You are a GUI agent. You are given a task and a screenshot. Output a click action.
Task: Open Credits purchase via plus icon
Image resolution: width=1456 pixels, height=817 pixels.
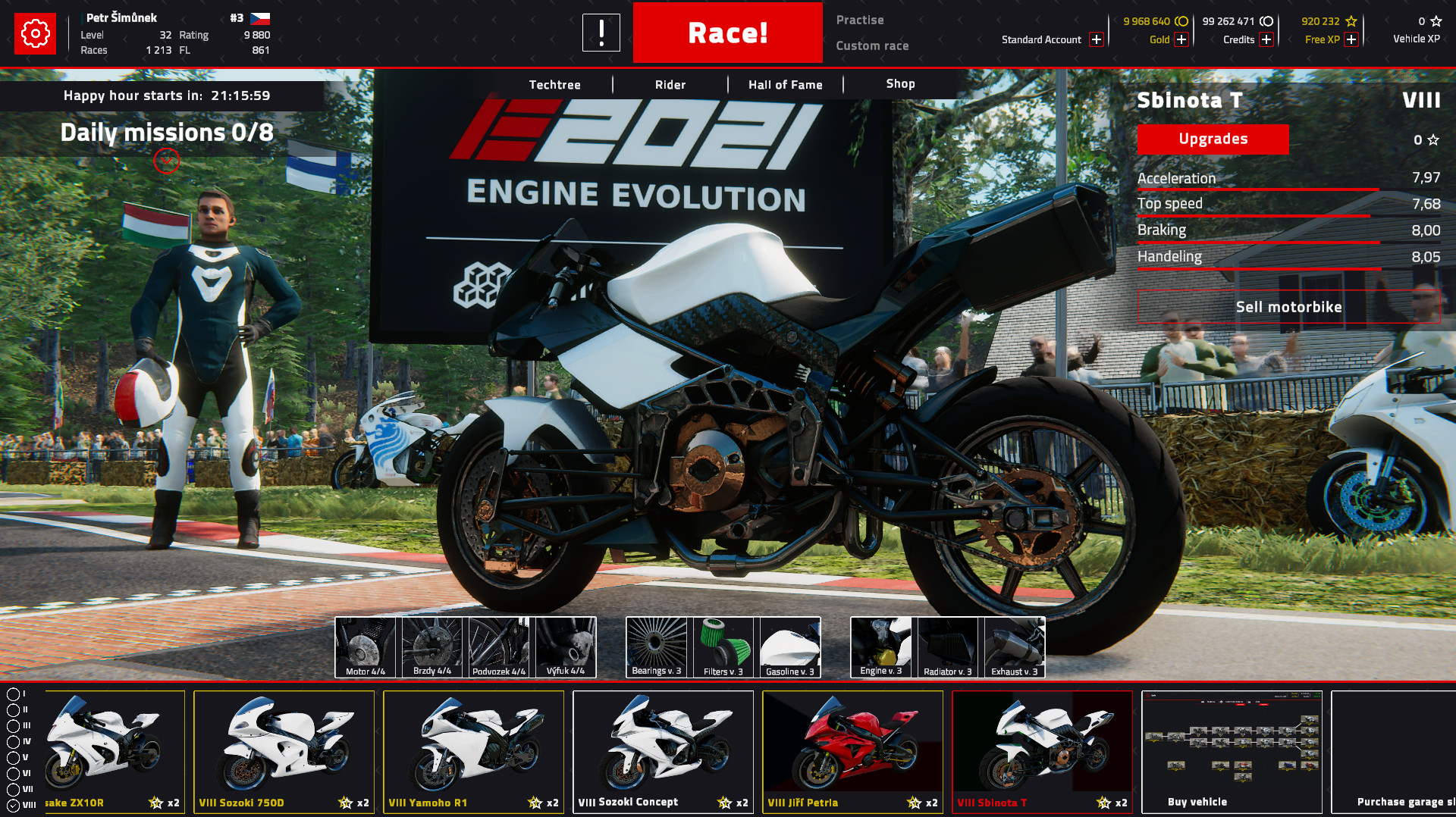point(1266,39)
